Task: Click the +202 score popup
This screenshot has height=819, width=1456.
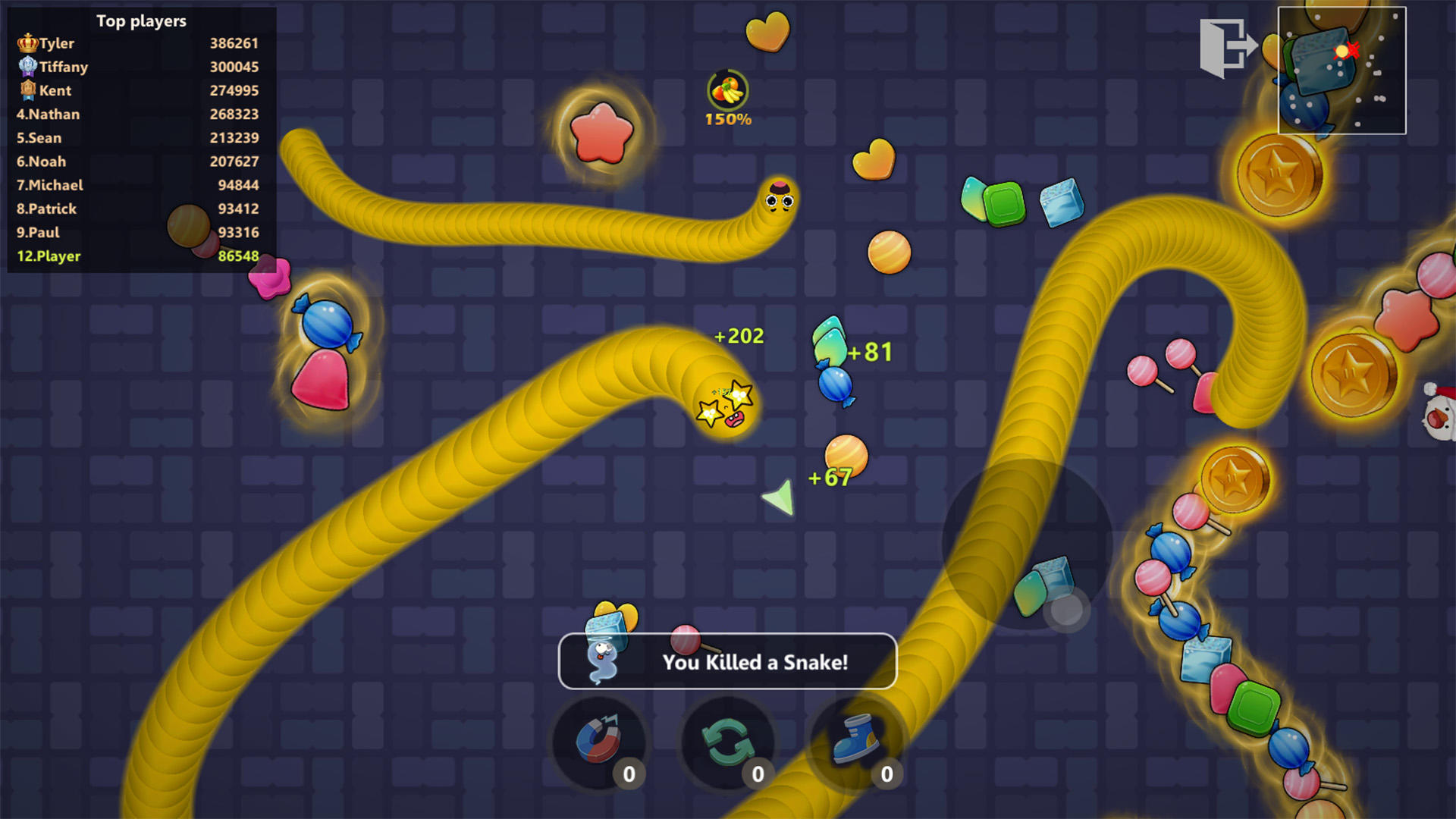Action: [x=738, y=336]
